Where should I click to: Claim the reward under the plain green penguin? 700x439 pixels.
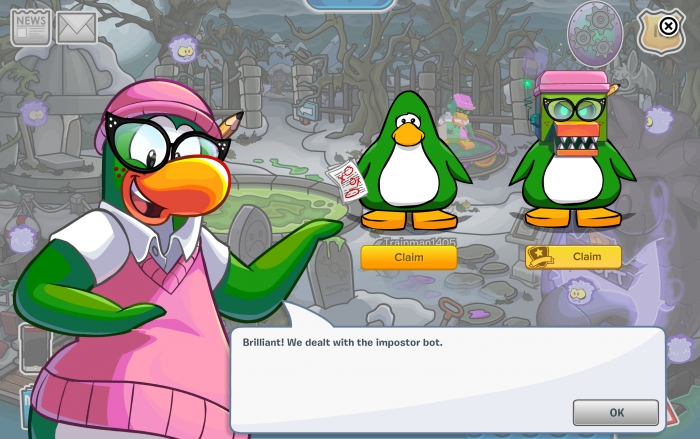click(408, 257)
